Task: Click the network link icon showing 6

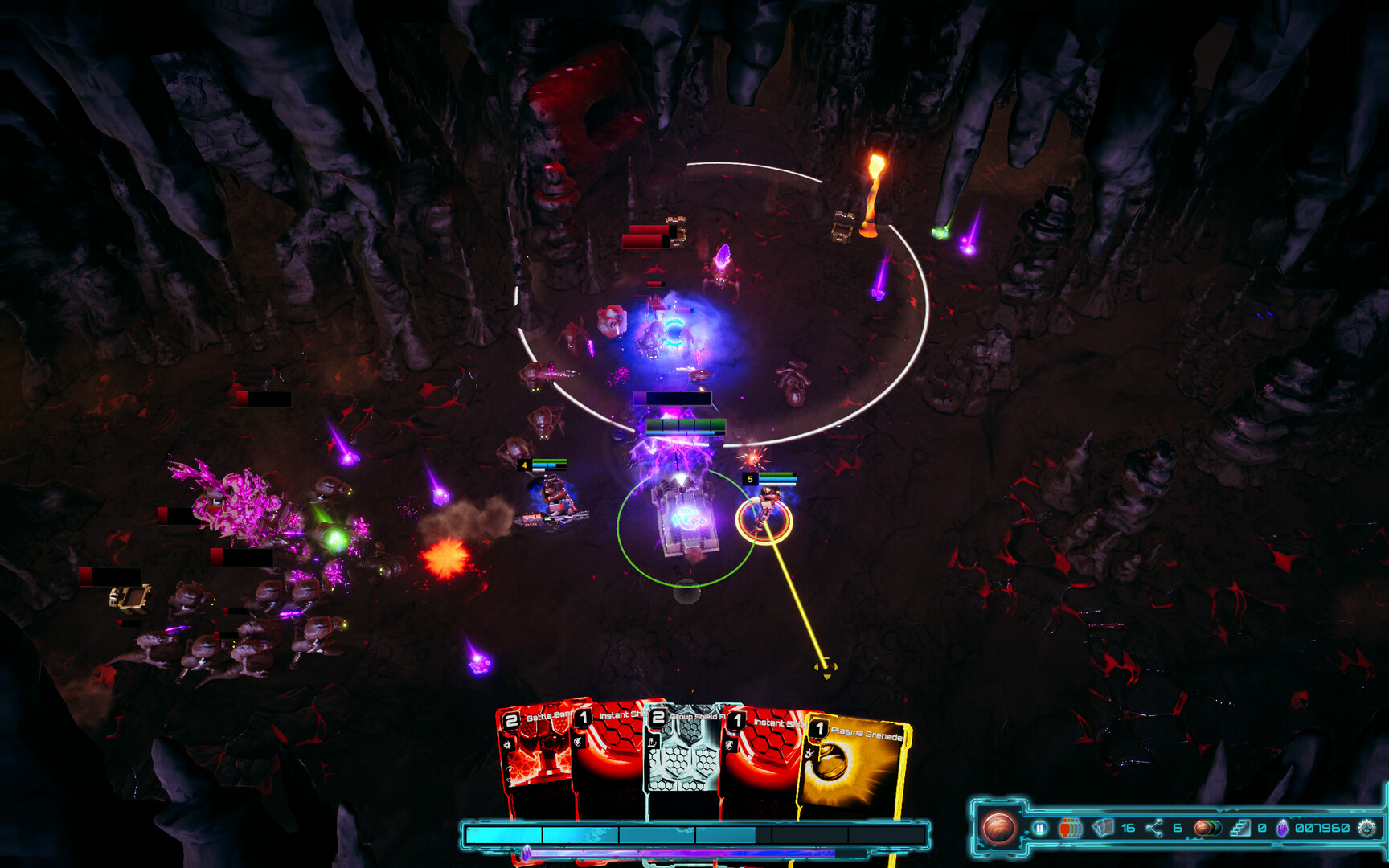Action: (1153, 829)
